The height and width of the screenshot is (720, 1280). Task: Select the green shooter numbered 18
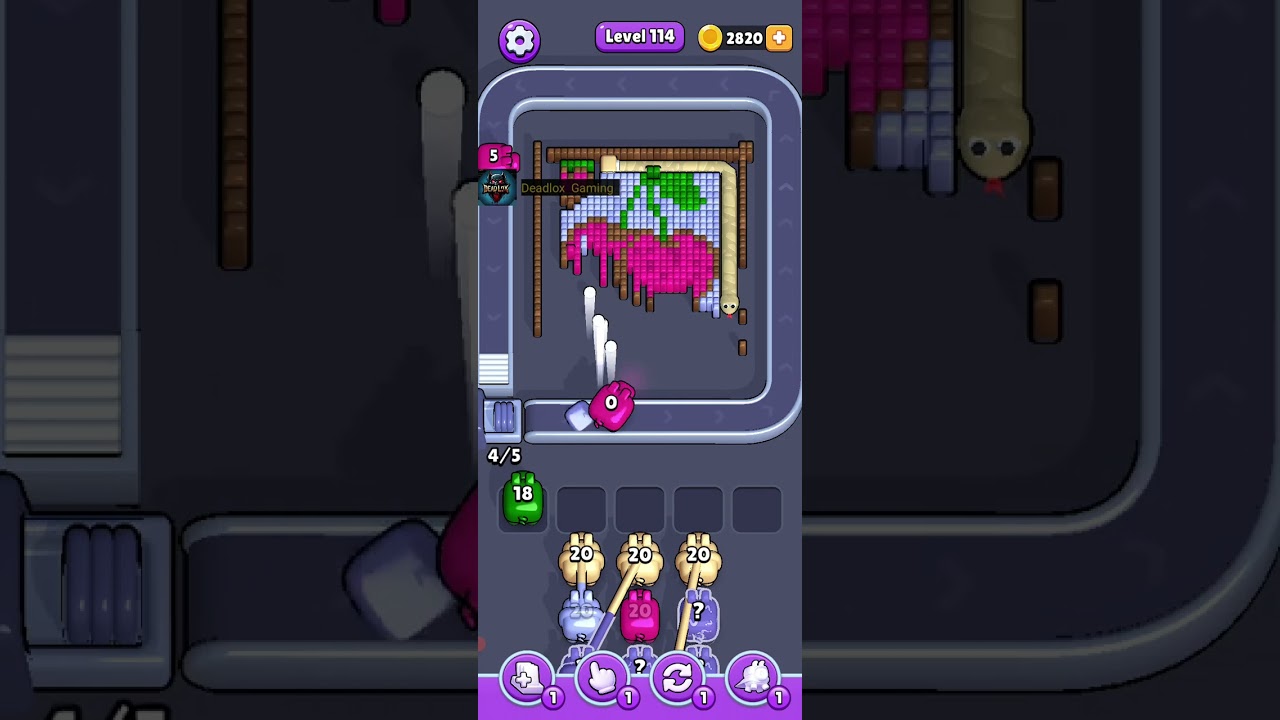522,500
